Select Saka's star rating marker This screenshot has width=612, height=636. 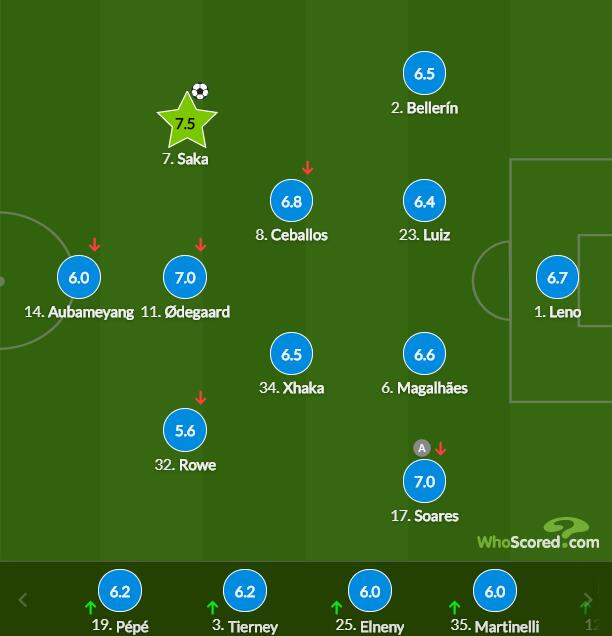(186, 123)
